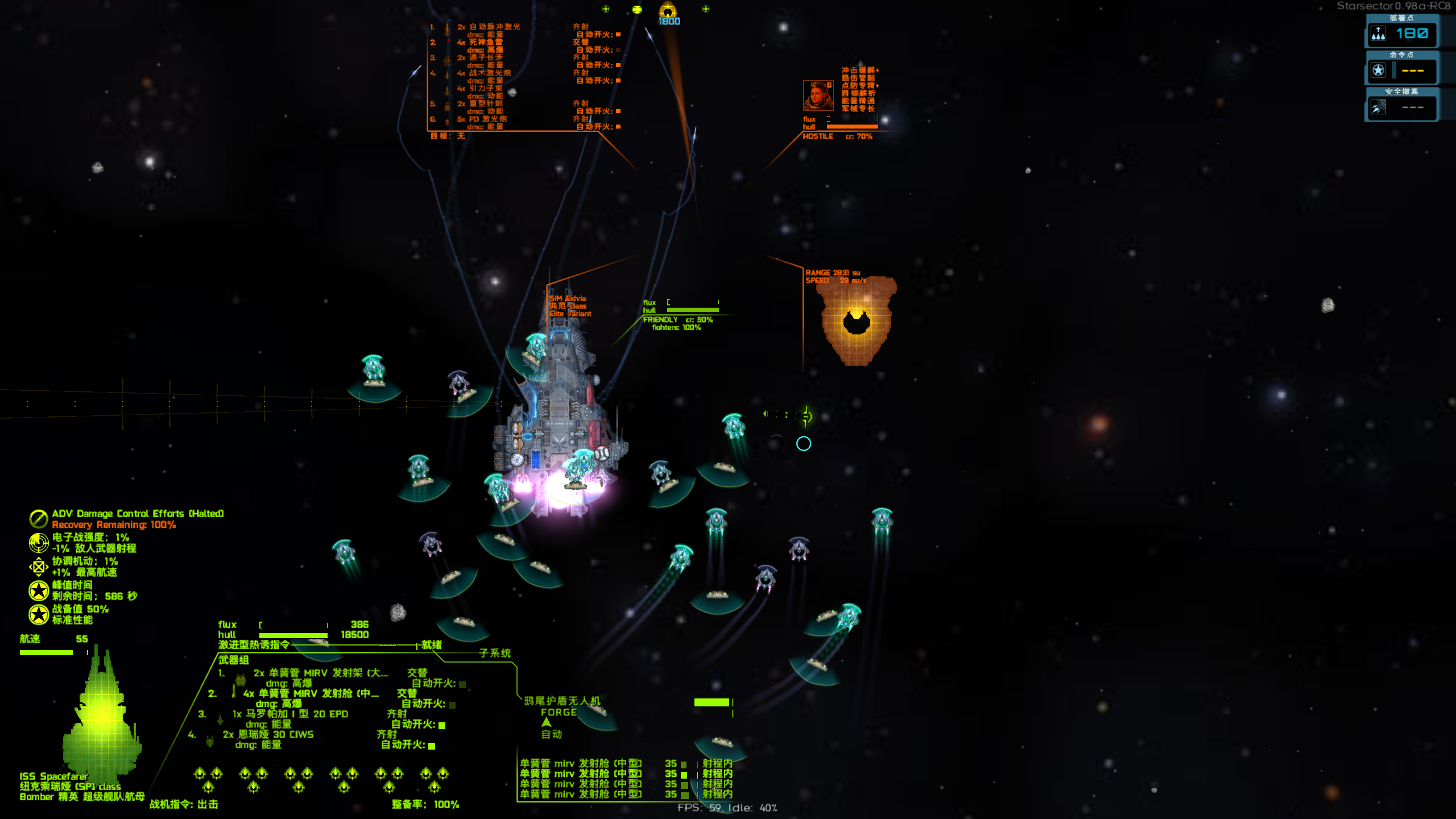Select weapon group 1 MIRV 发射架
This screenshot has height=819, width=1456.
[320, 673]
